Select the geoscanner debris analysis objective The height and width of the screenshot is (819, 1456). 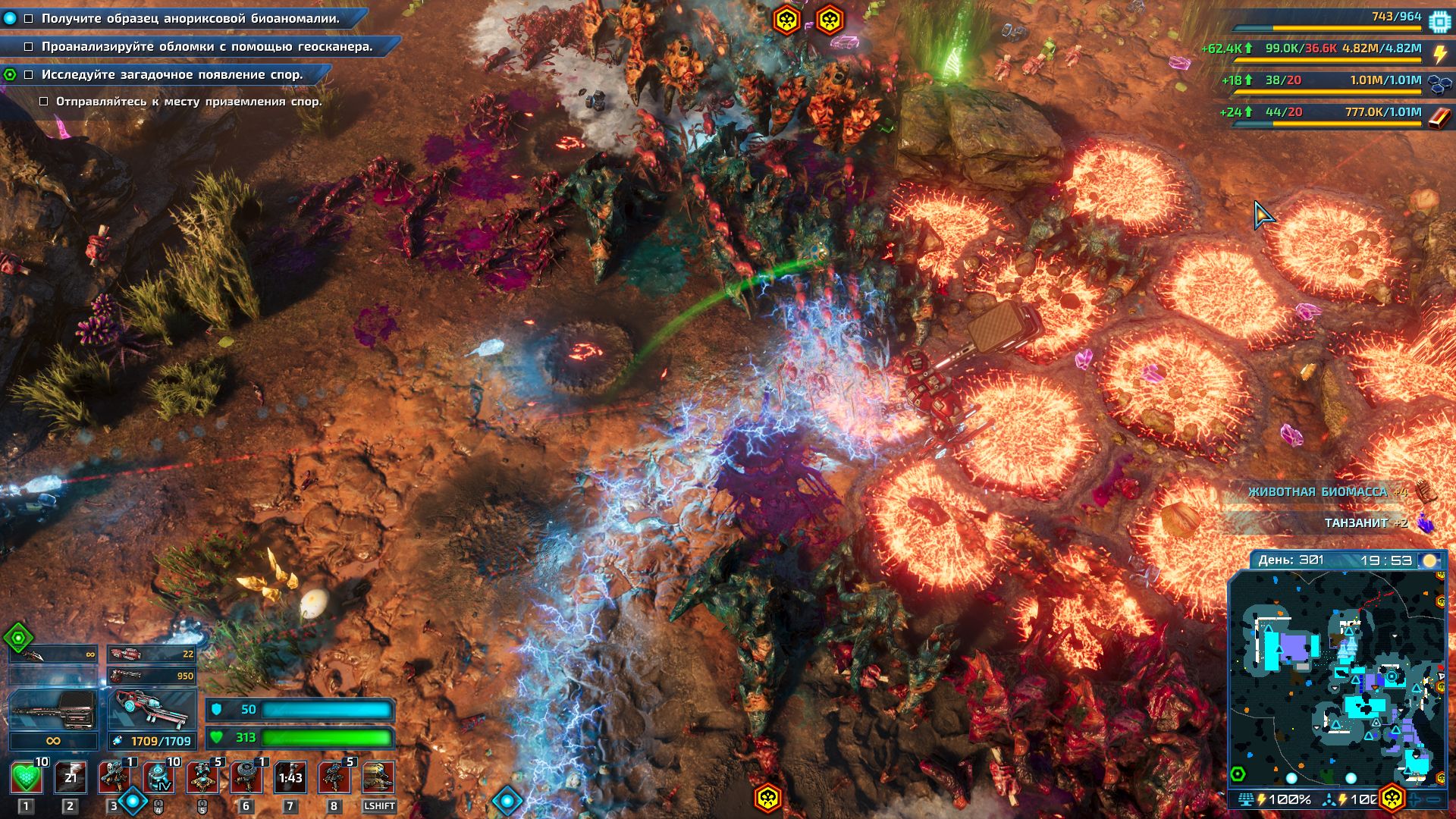click(207, 46)
